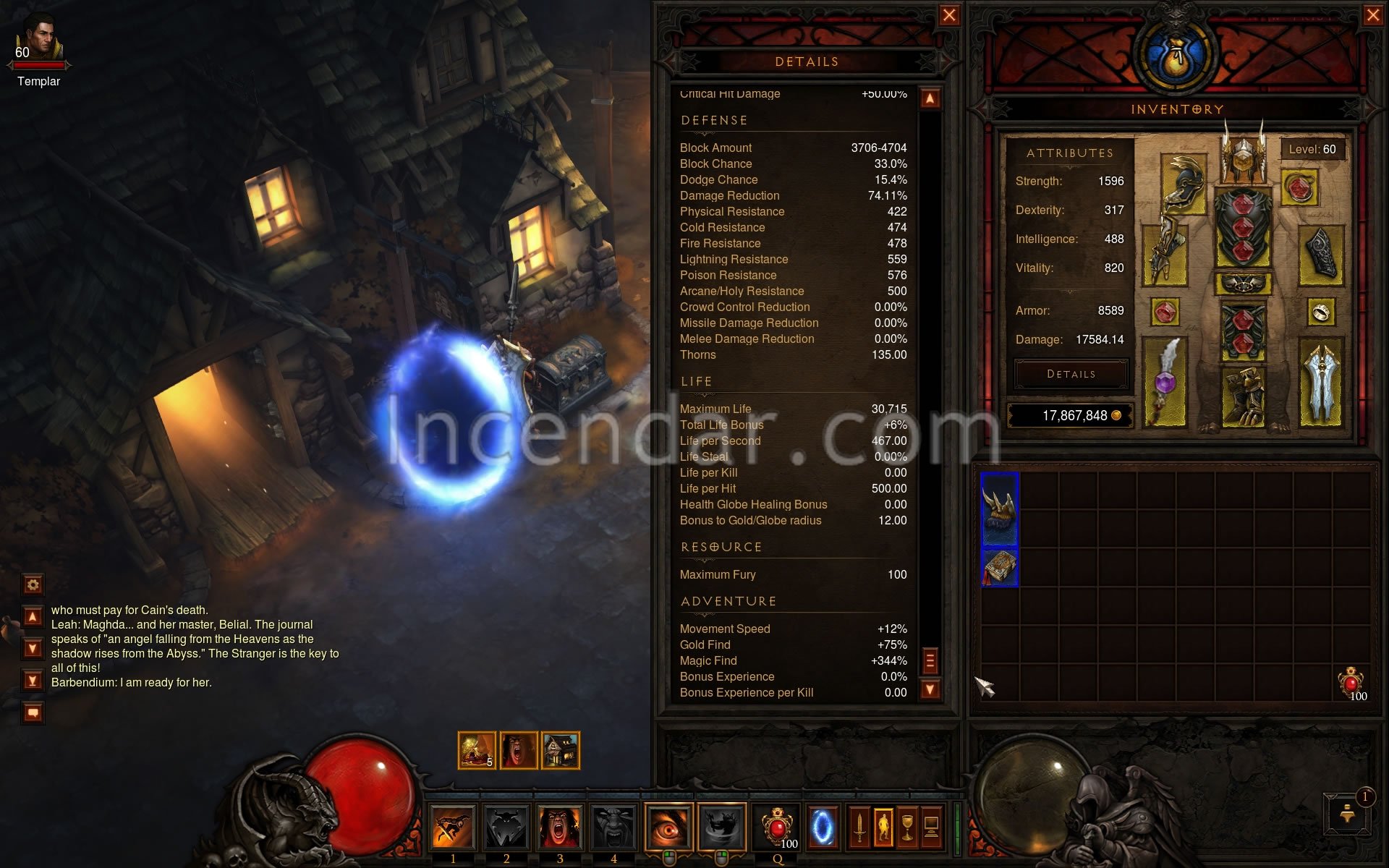Select the off-hand shield slot

pyautogui.click(x=1321, y=383)
